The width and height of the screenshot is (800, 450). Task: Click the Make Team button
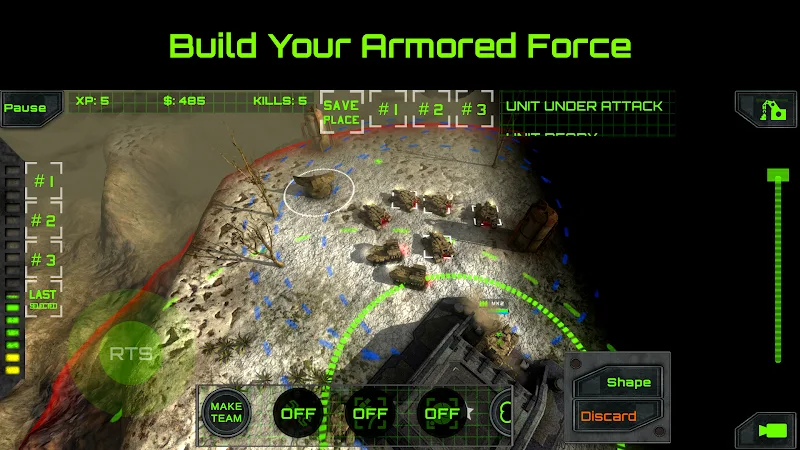[226, 412]
